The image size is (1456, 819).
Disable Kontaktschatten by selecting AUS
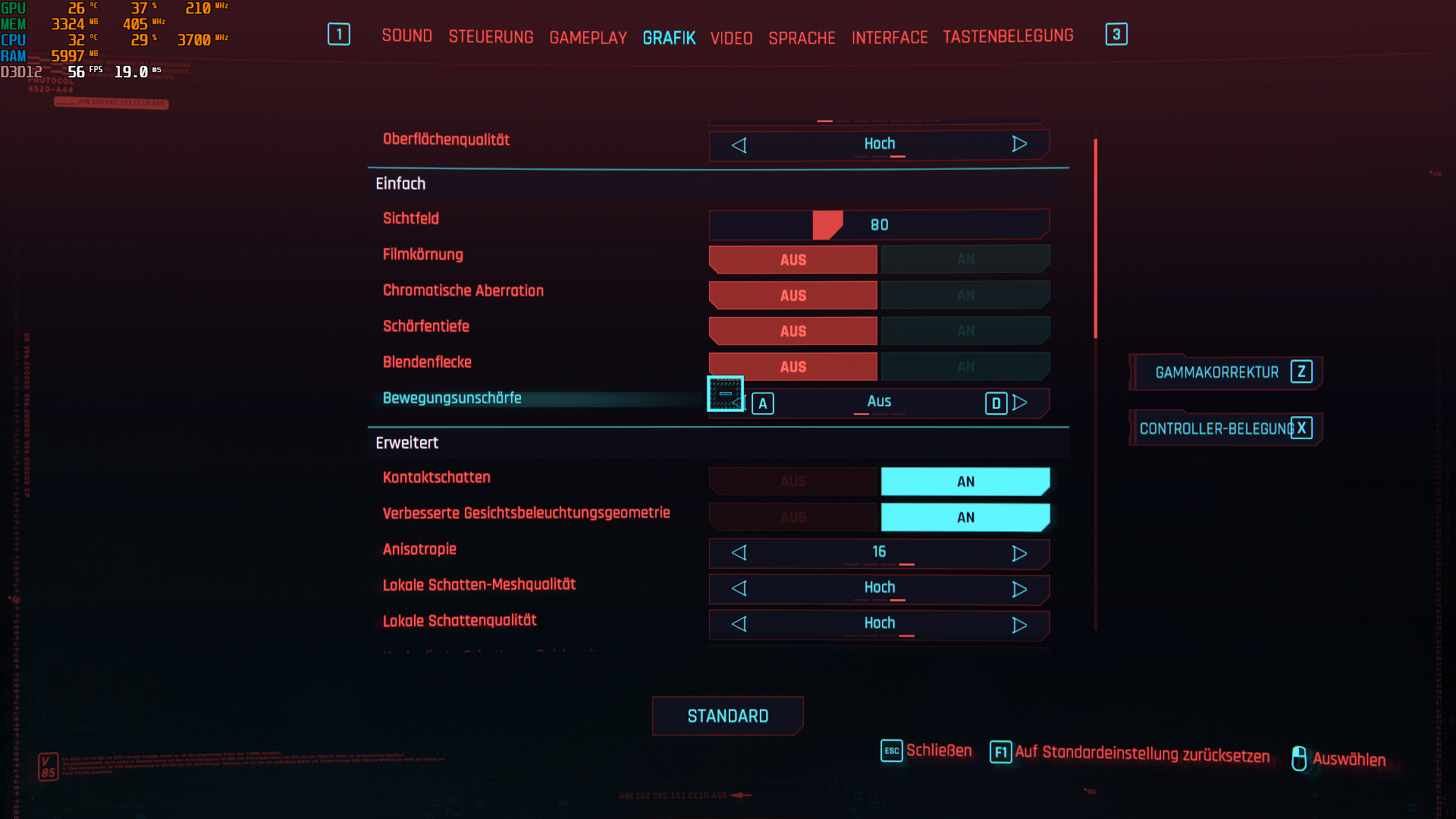pyautogui.click(x=792, y=481)
